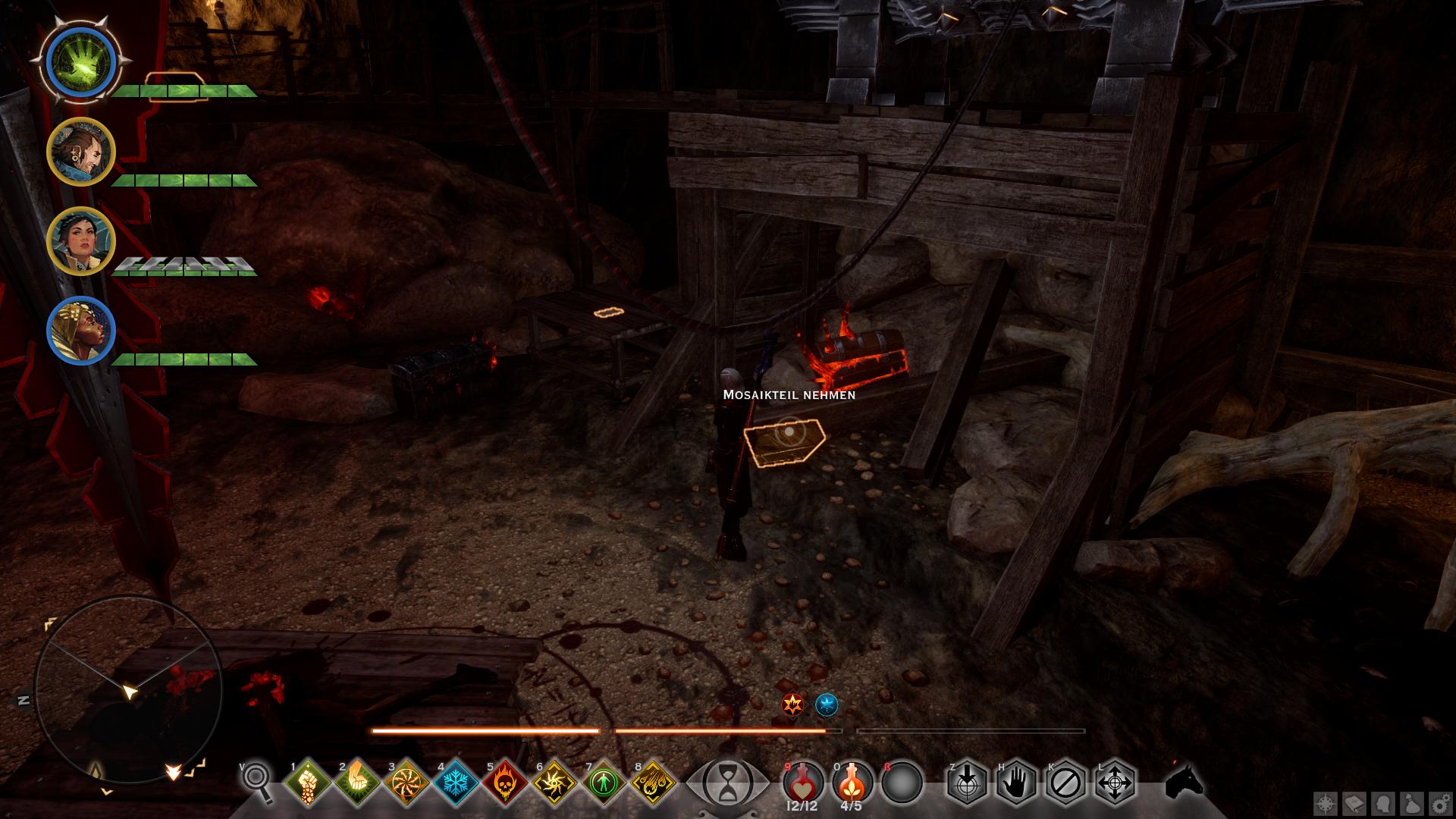Activate the green figure barrier ability

click(604, 782)
